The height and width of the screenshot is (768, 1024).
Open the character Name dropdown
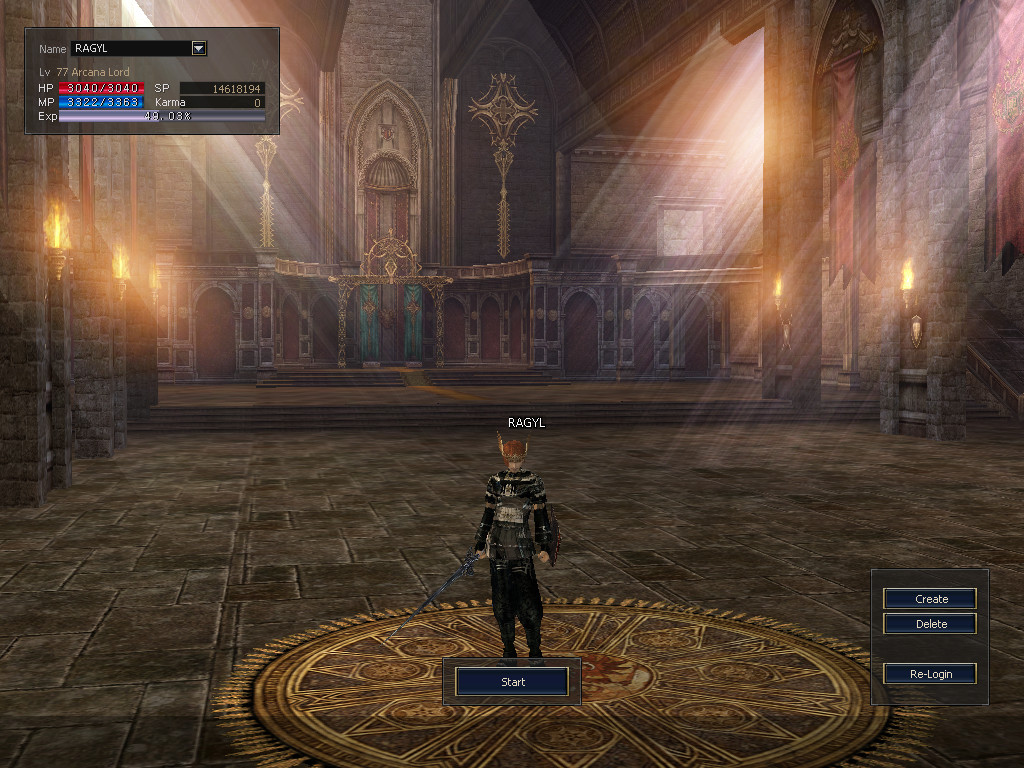pyautogui.click(x=198, y=48)
